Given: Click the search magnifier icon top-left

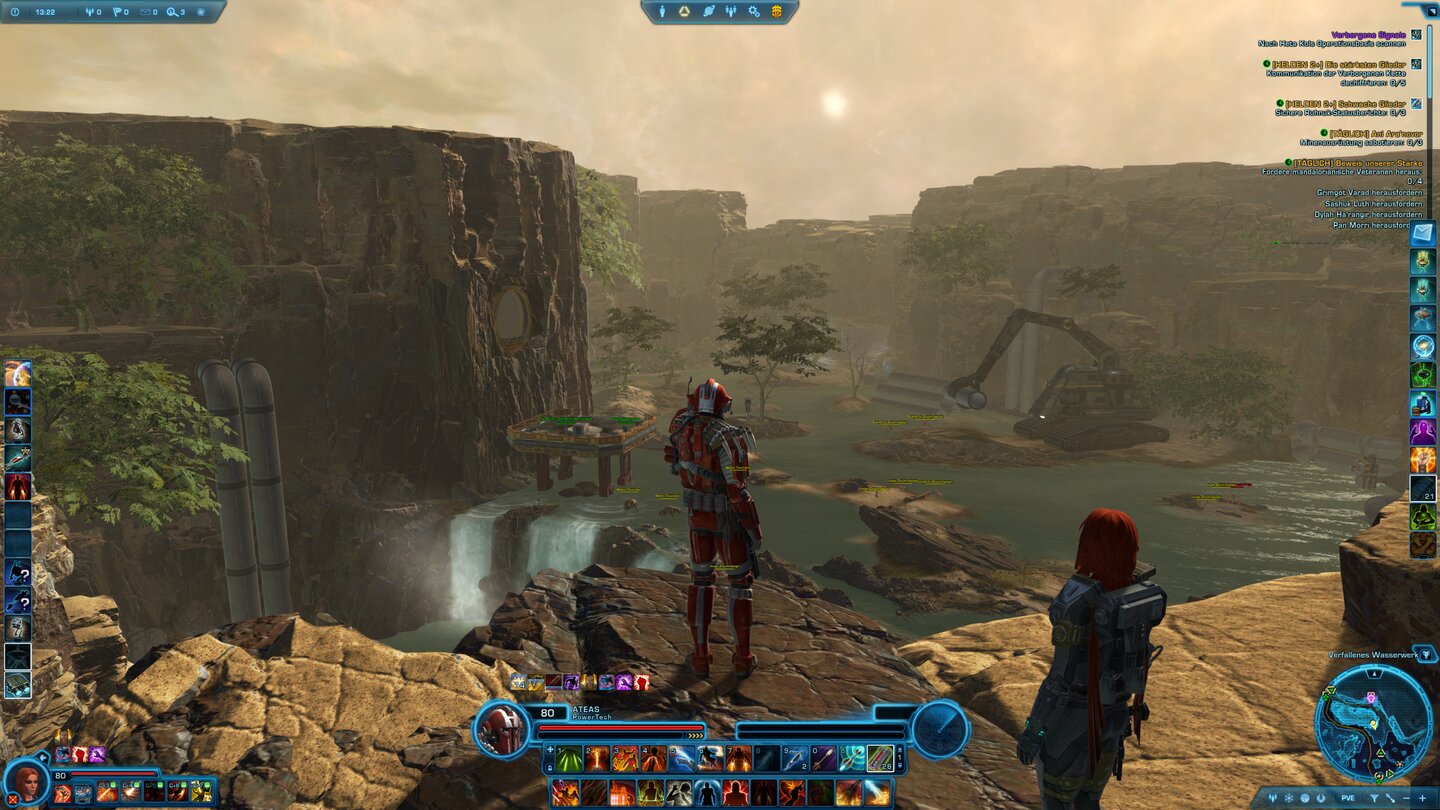Looking at the screenshot, I should [x=172, y=12].
